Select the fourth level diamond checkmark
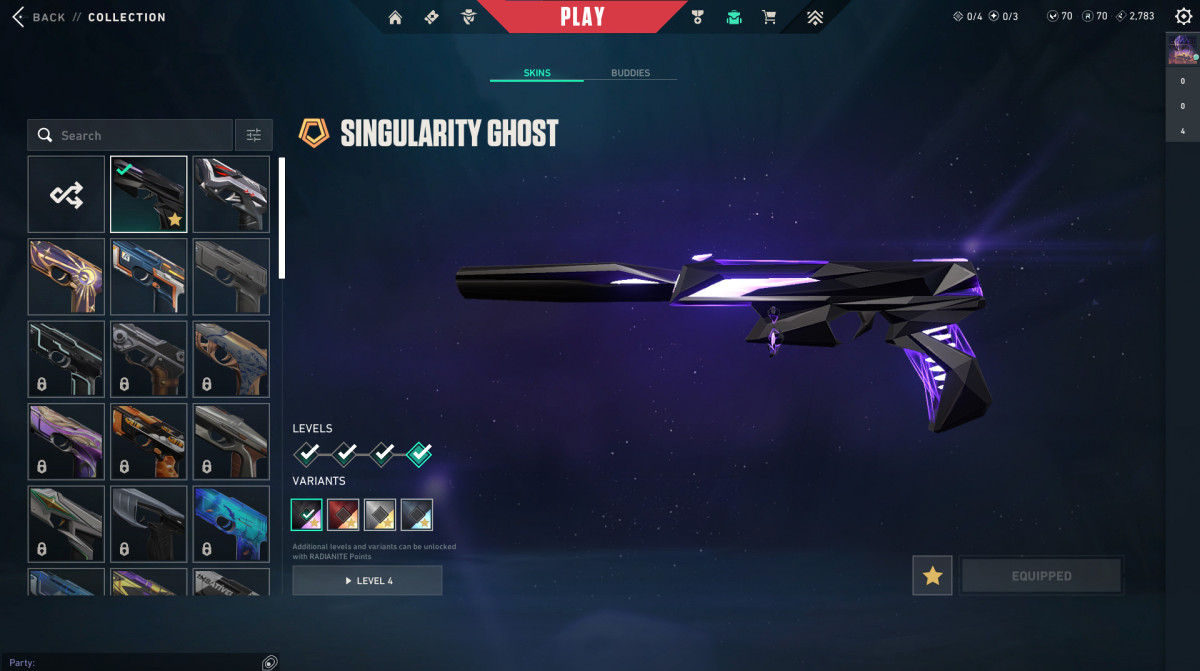The image size is (1200, 671). click(420, 455)
